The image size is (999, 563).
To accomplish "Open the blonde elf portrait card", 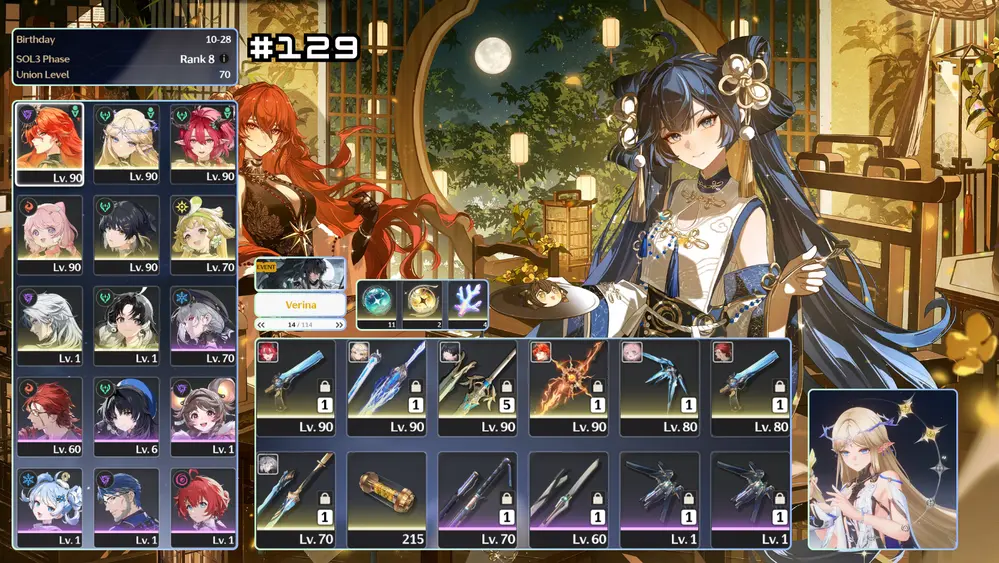I will (x=882, y=469).
